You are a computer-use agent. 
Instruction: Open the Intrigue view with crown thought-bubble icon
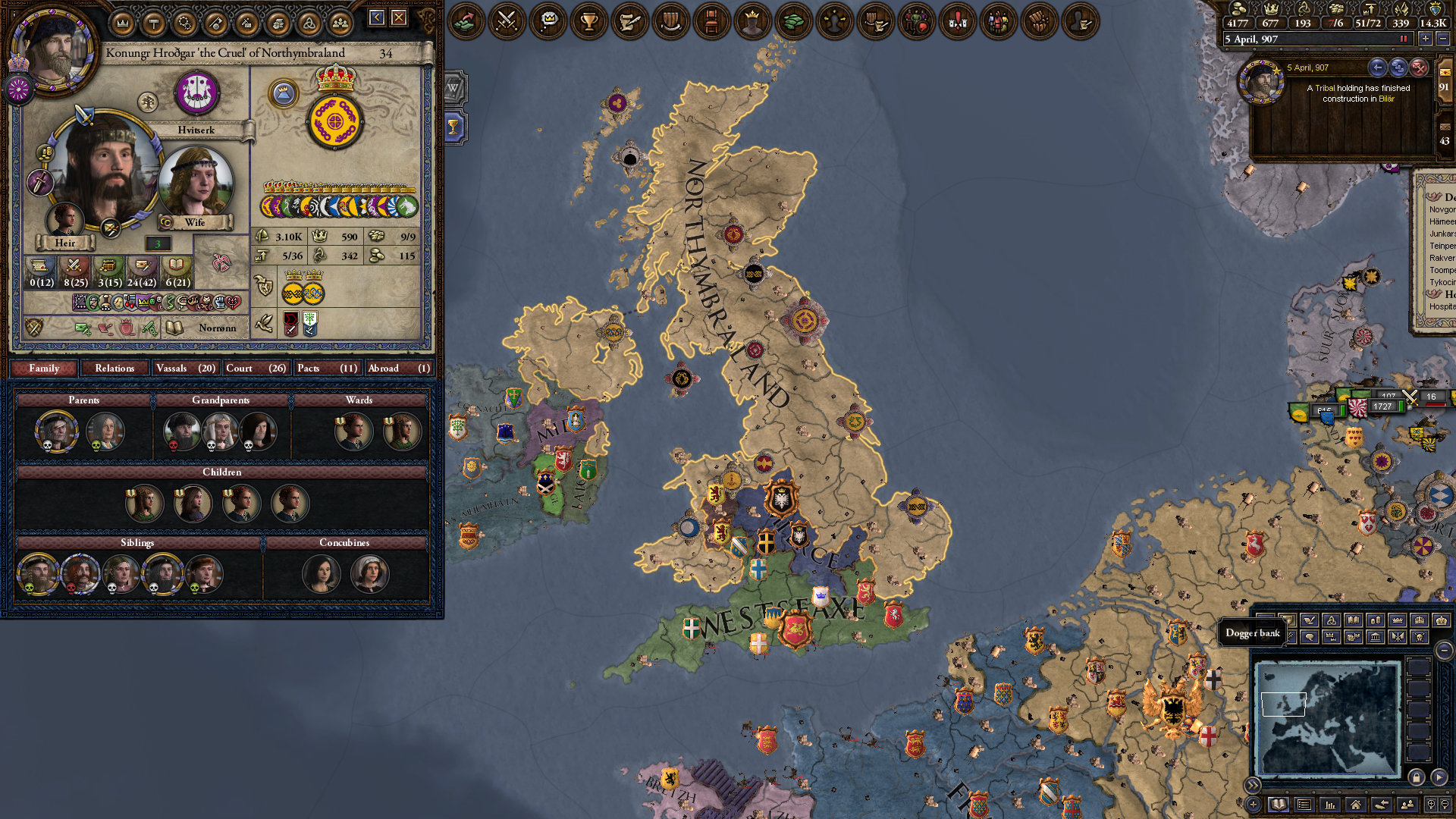pos(549,21)
